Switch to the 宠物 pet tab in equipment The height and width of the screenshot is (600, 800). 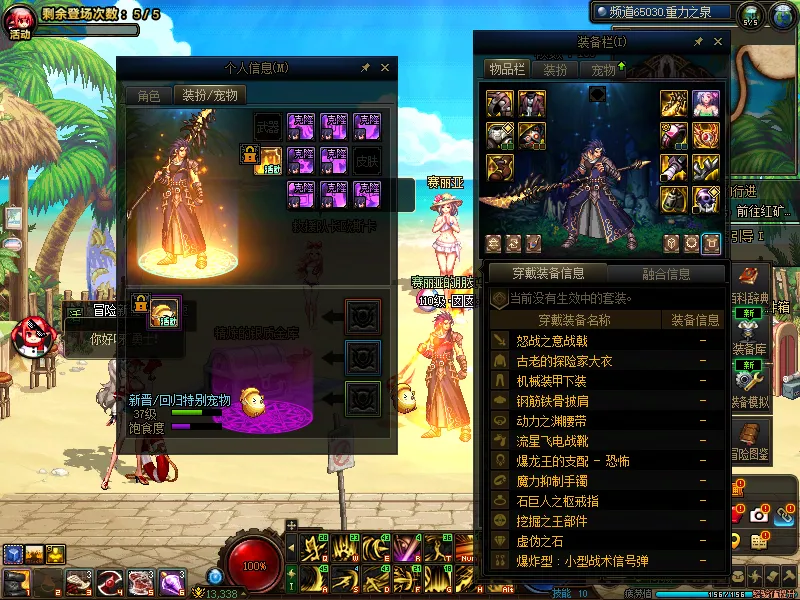pos(604,70)
